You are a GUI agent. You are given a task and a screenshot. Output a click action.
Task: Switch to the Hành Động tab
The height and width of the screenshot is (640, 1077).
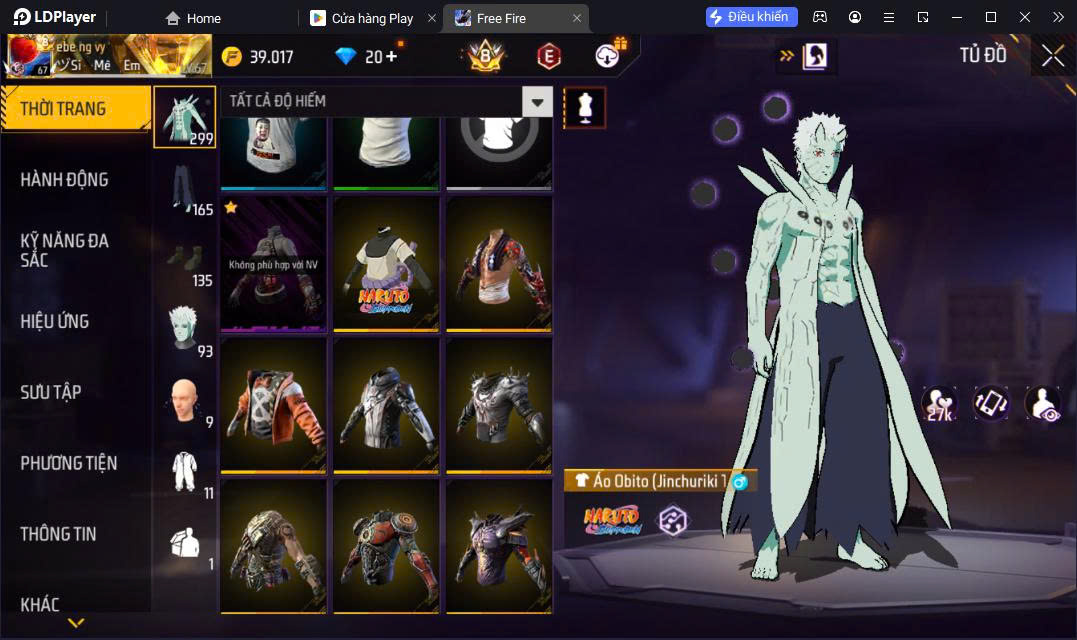[65, 180]
